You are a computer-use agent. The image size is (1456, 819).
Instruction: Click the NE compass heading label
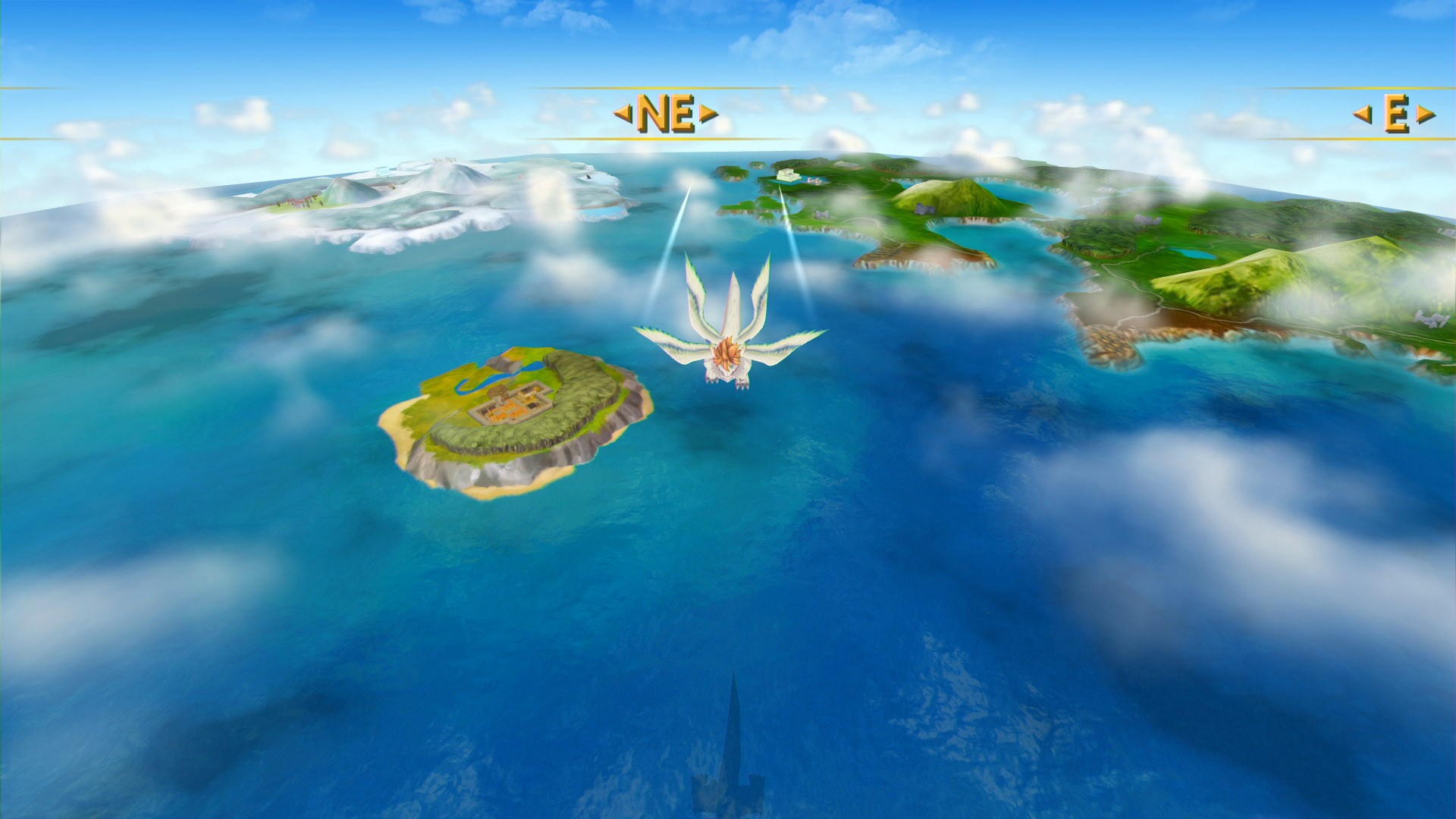tap(666, 112)
